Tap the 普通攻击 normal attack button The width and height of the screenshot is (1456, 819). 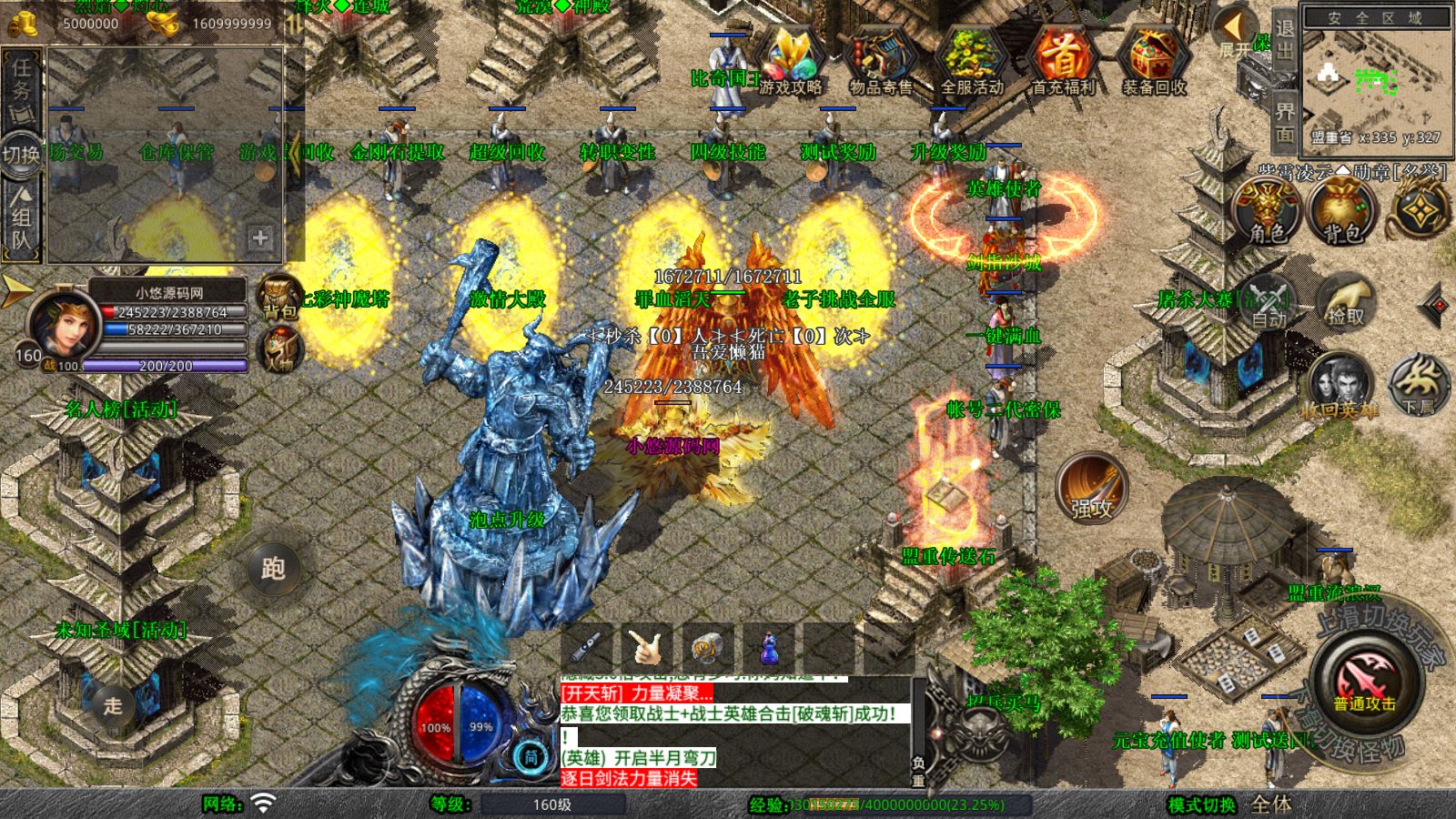(x=1364, y=681)
